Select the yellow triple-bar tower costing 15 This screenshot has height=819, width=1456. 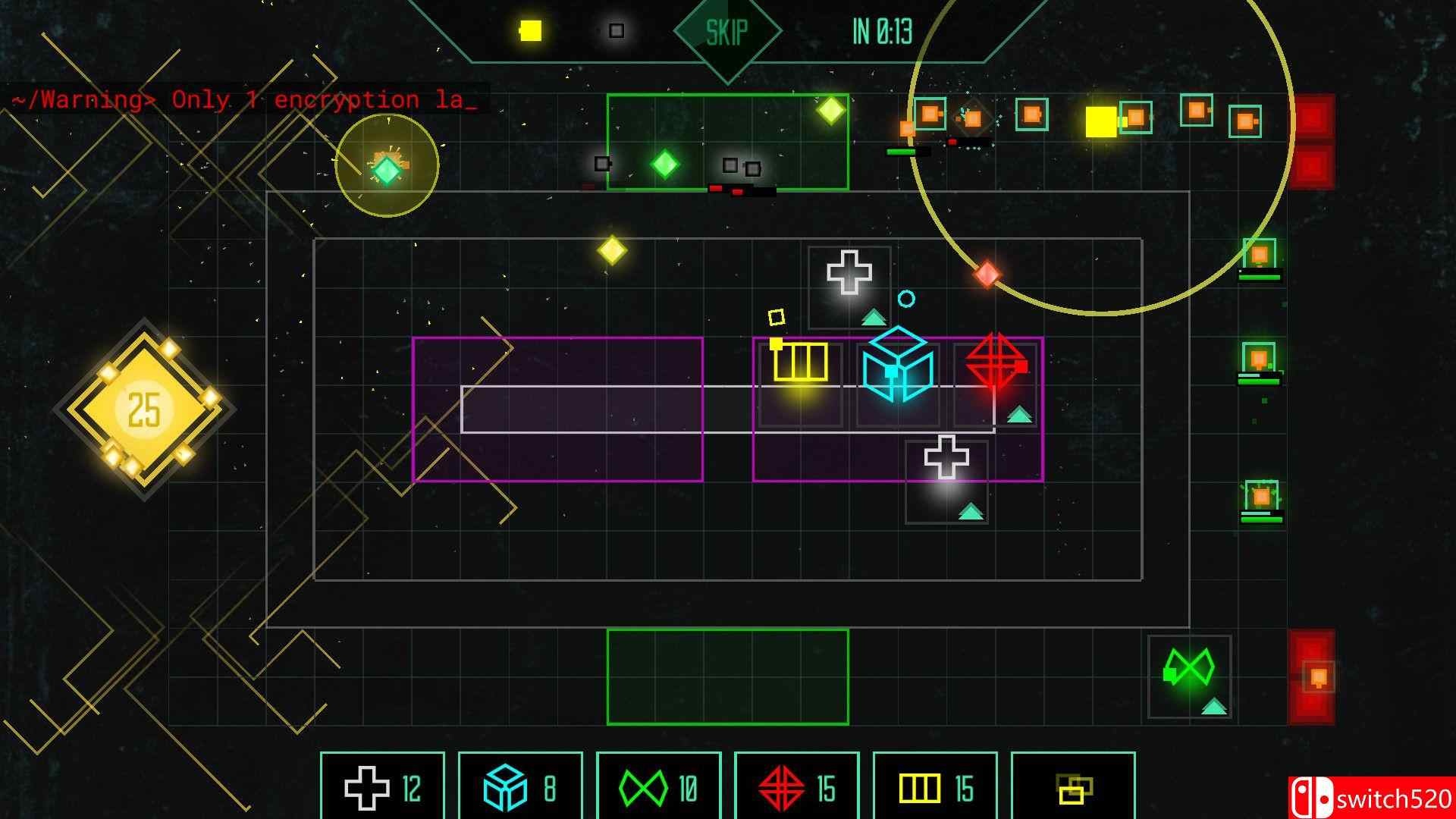(x=933, y=789)
